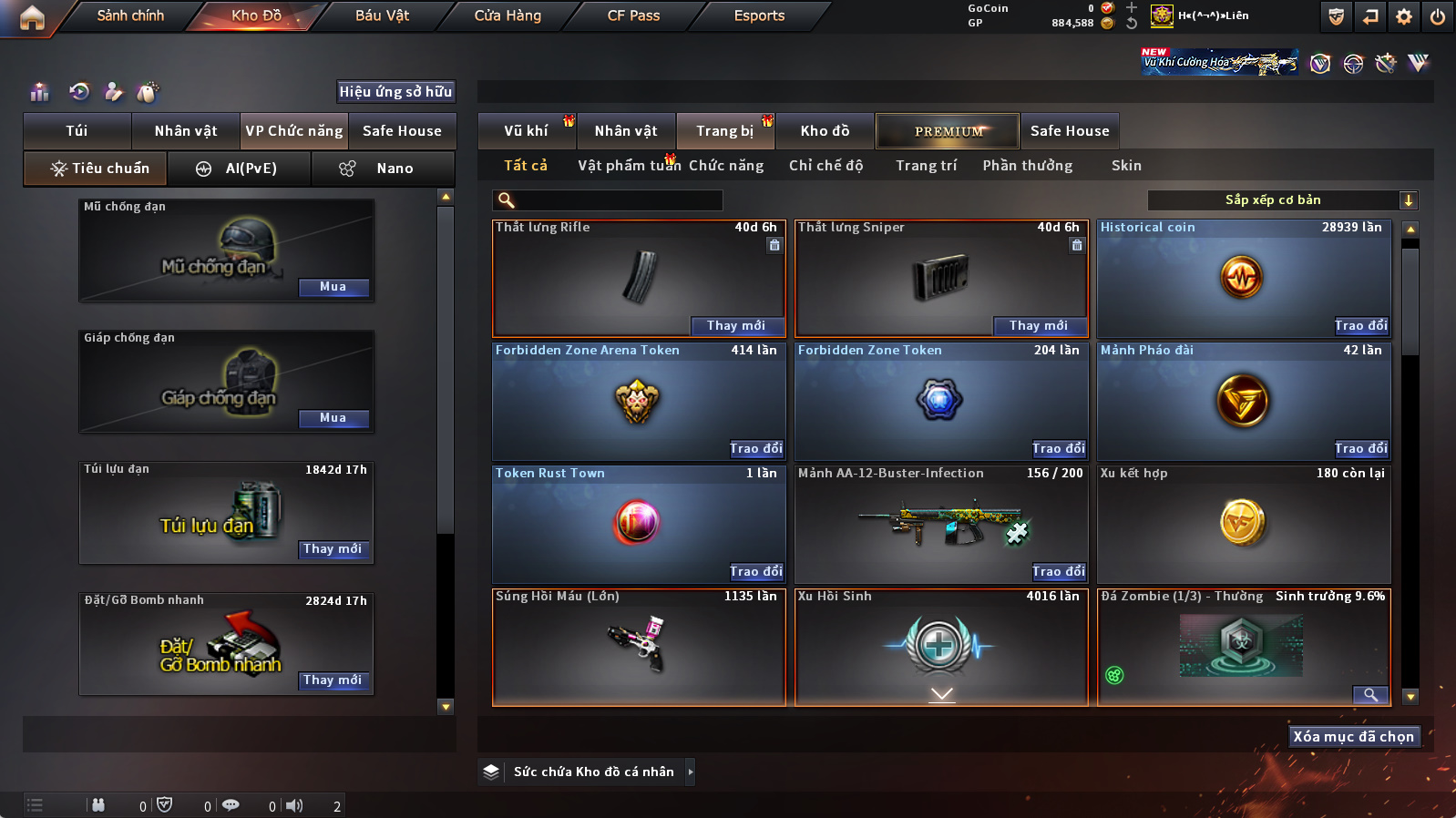Image resolution: width=1456 pixels, height=818 pixels.
Task: Go to the Esports tab
Action: tap(759, 15)
